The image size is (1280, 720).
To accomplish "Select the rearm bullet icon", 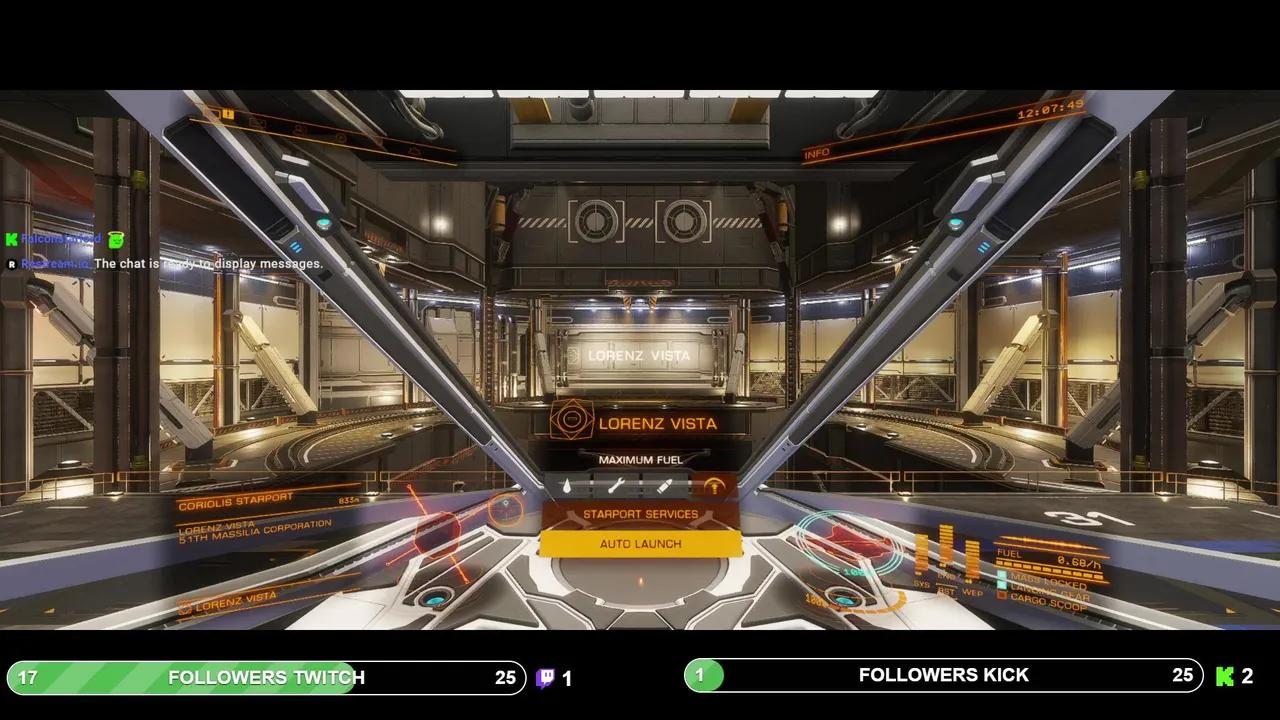I will pos(664,487).
